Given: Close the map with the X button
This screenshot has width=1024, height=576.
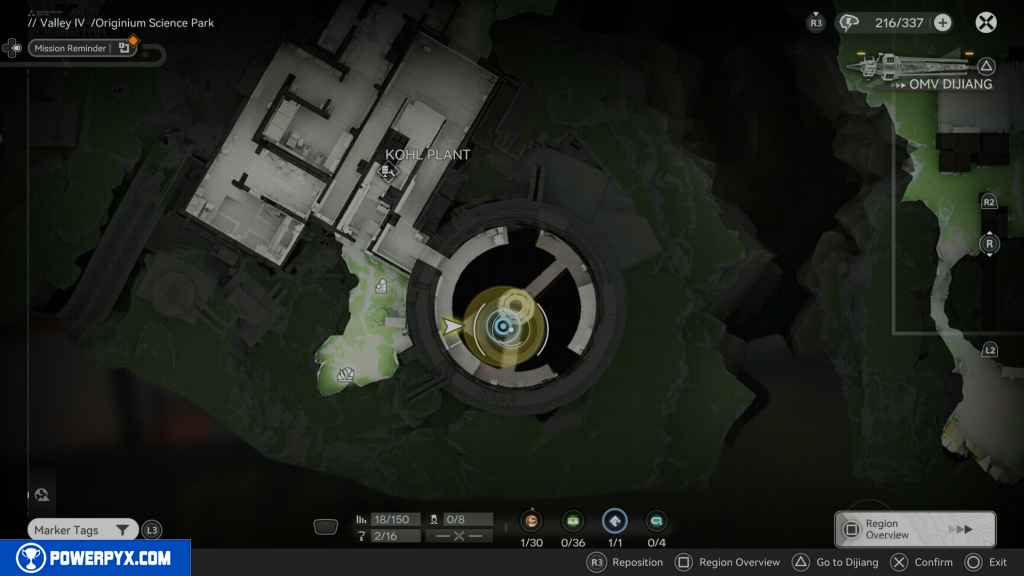Looking at the screenshot, I should point(986,23).
